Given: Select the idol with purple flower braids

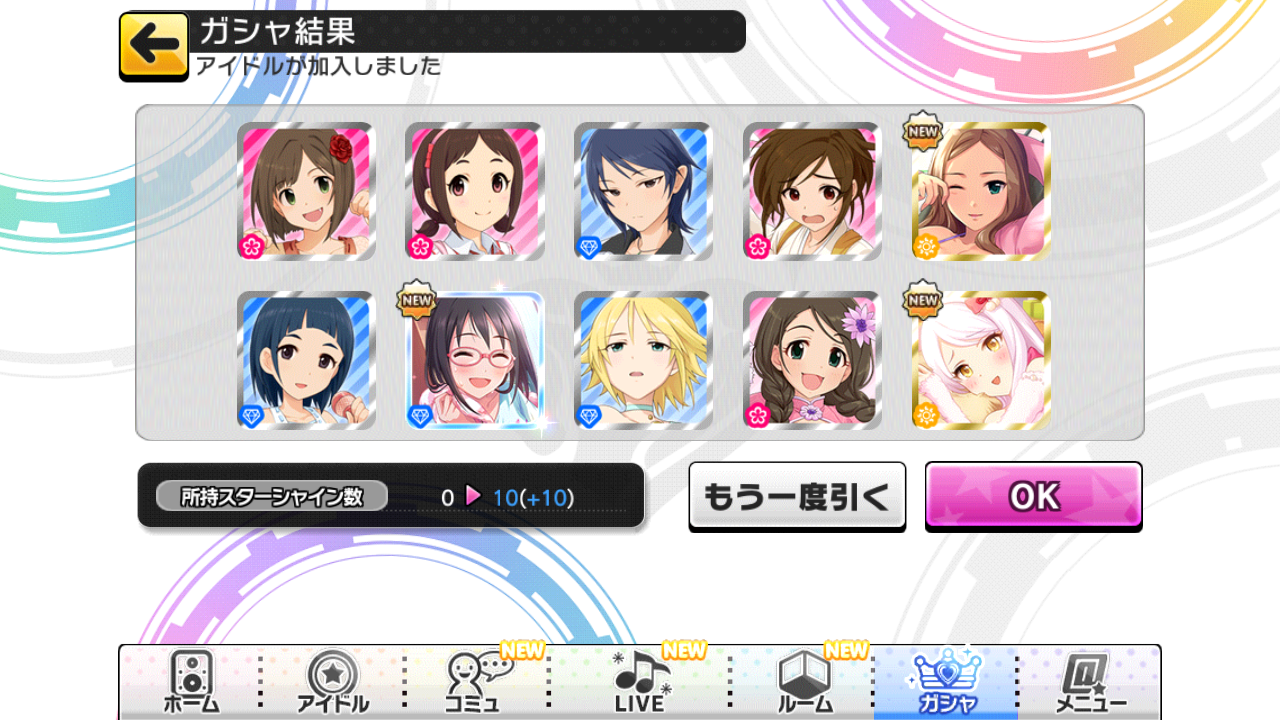Looking at the screenshot, I should tap(811, 360).
